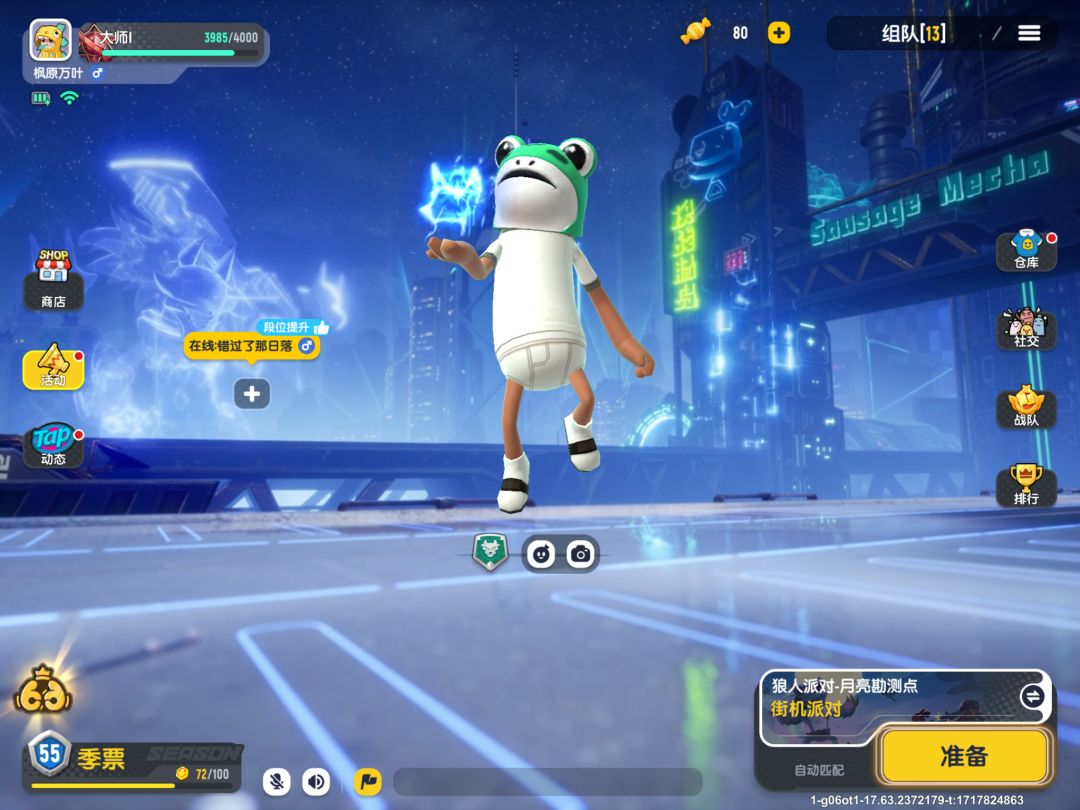The image size is (1080, 810).
Task: Open the 活动 events panel
Action: (53, 368)
